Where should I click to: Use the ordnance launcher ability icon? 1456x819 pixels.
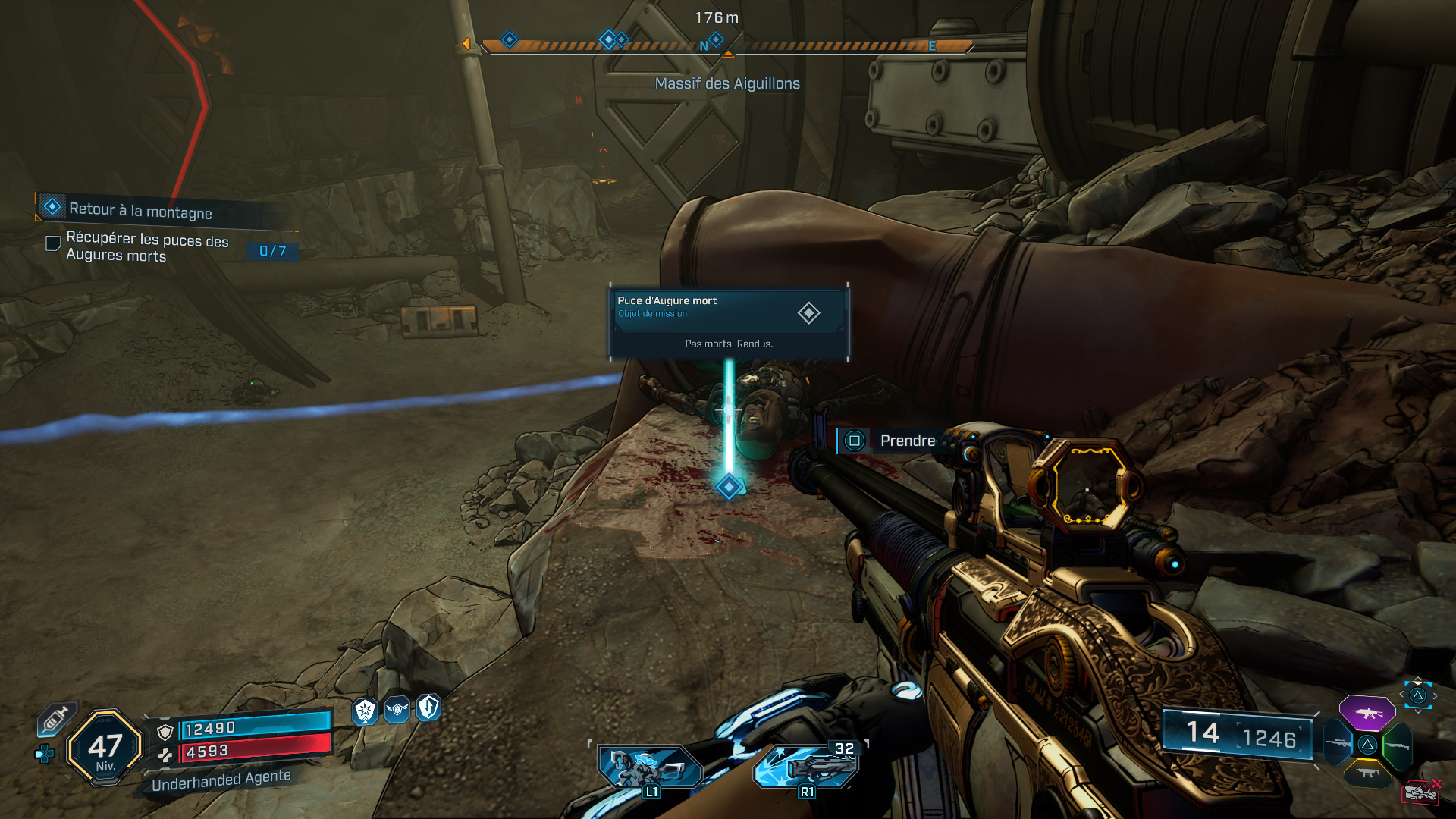tap(807, 766)
